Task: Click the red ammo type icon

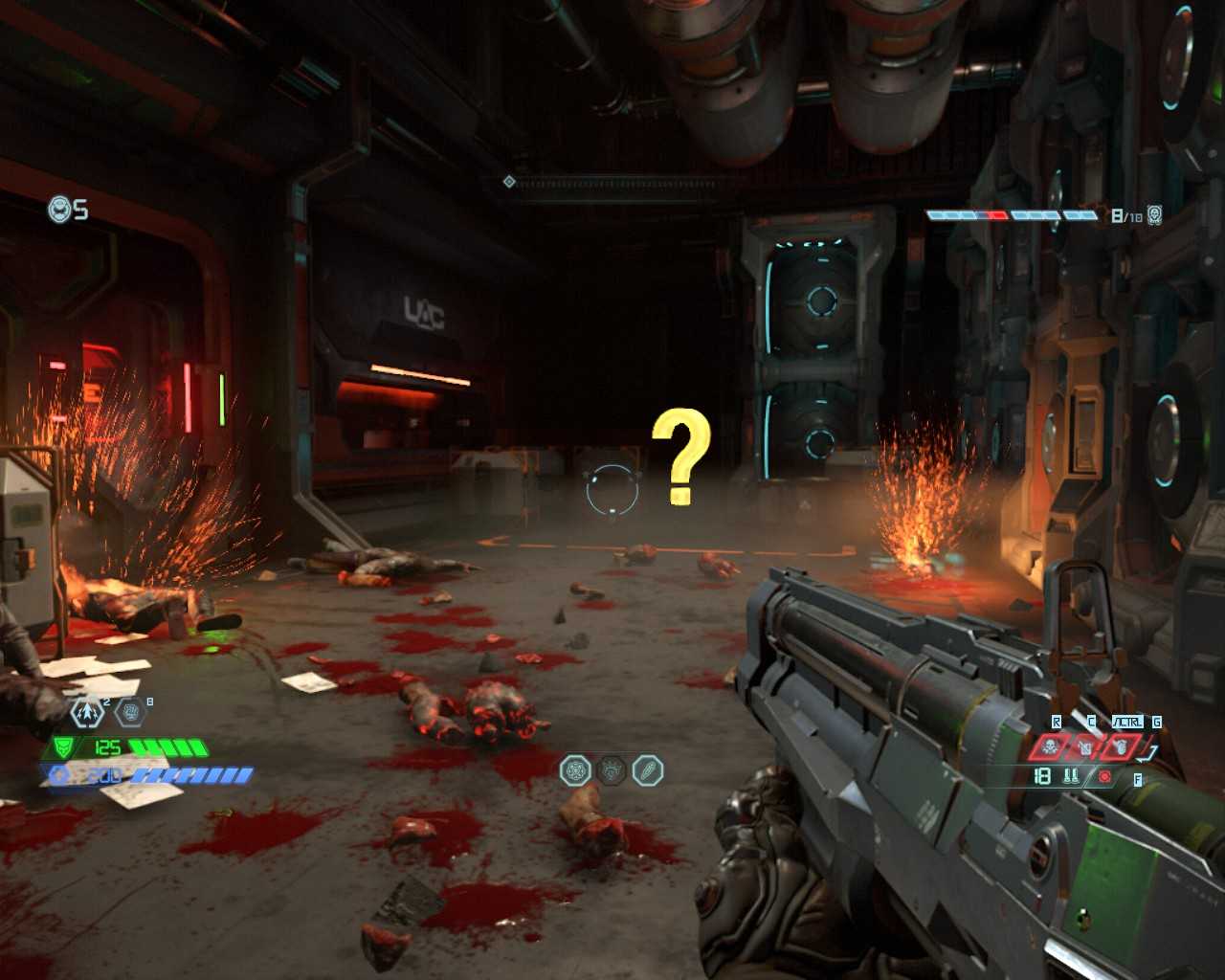Action: click(x=1104, y=776)
